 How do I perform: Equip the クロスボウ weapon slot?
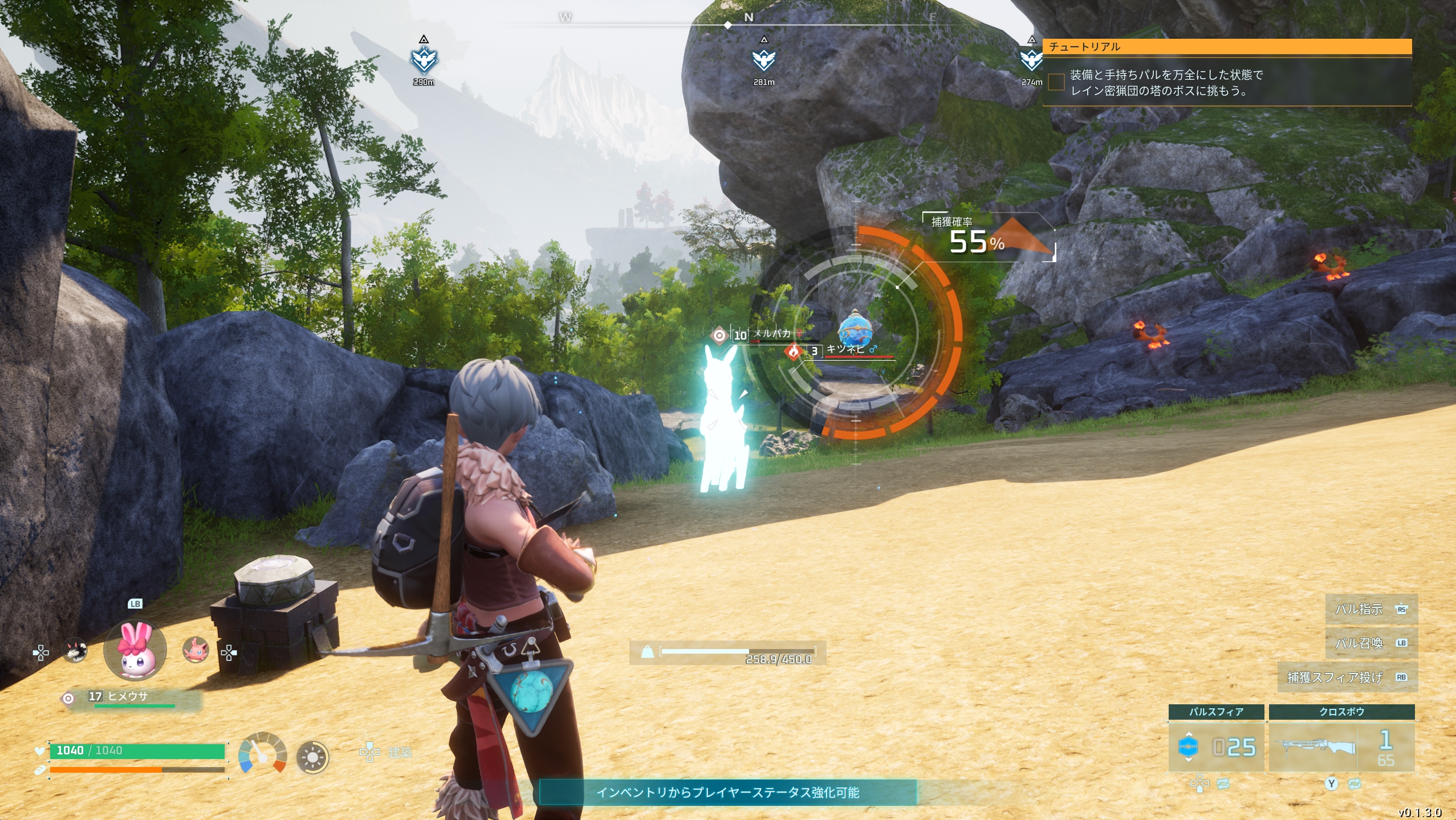tap(1341, 746)
